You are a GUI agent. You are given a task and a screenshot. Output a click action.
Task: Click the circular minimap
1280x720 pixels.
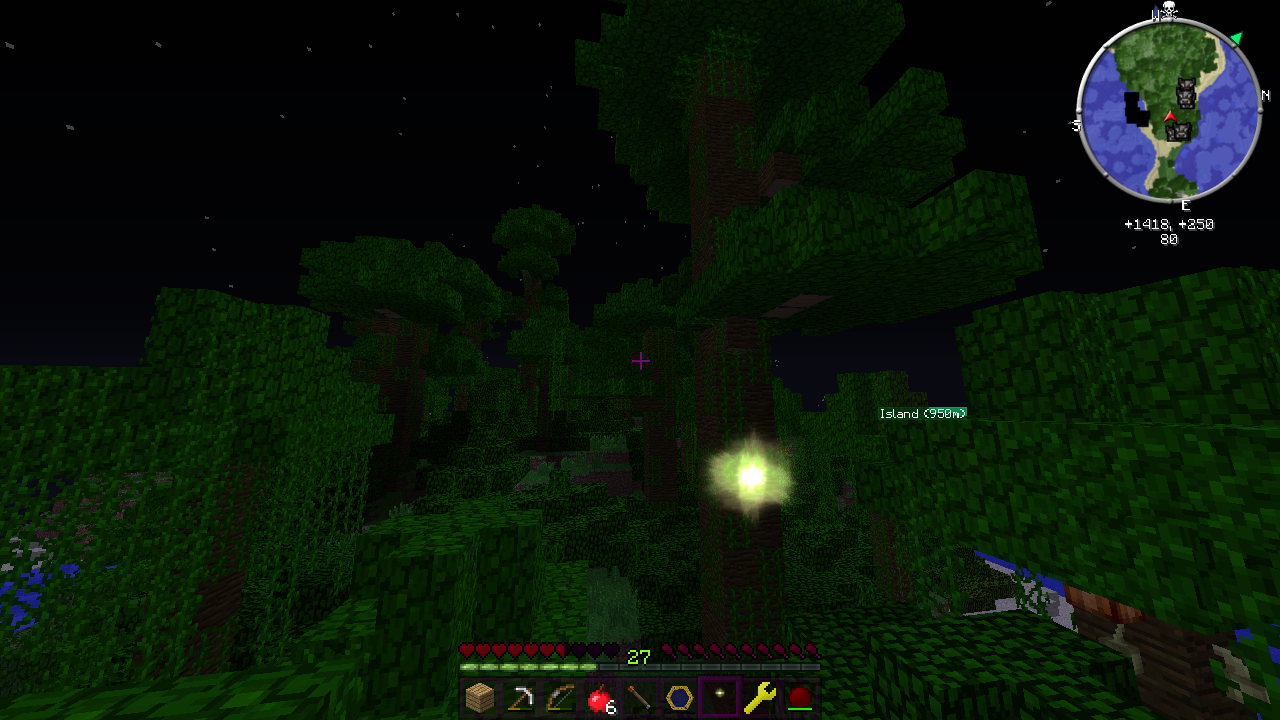[x=1168, y=110]
